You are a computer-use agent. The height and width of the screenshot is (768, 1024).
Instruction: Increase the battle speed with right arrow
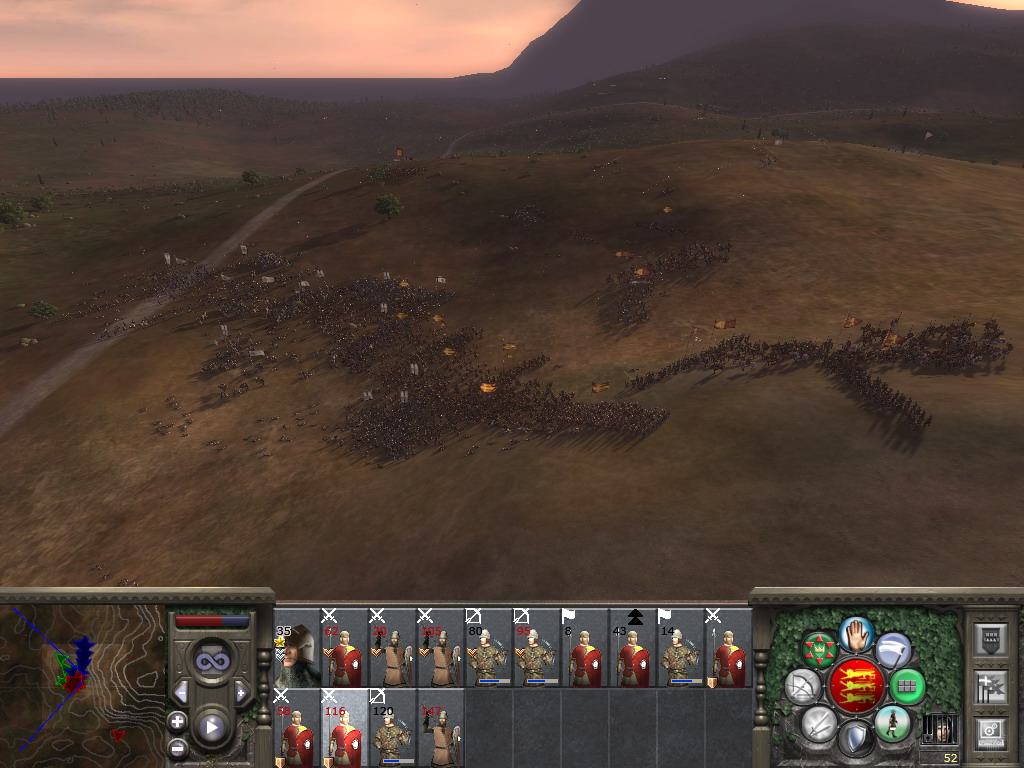point(241,692)
